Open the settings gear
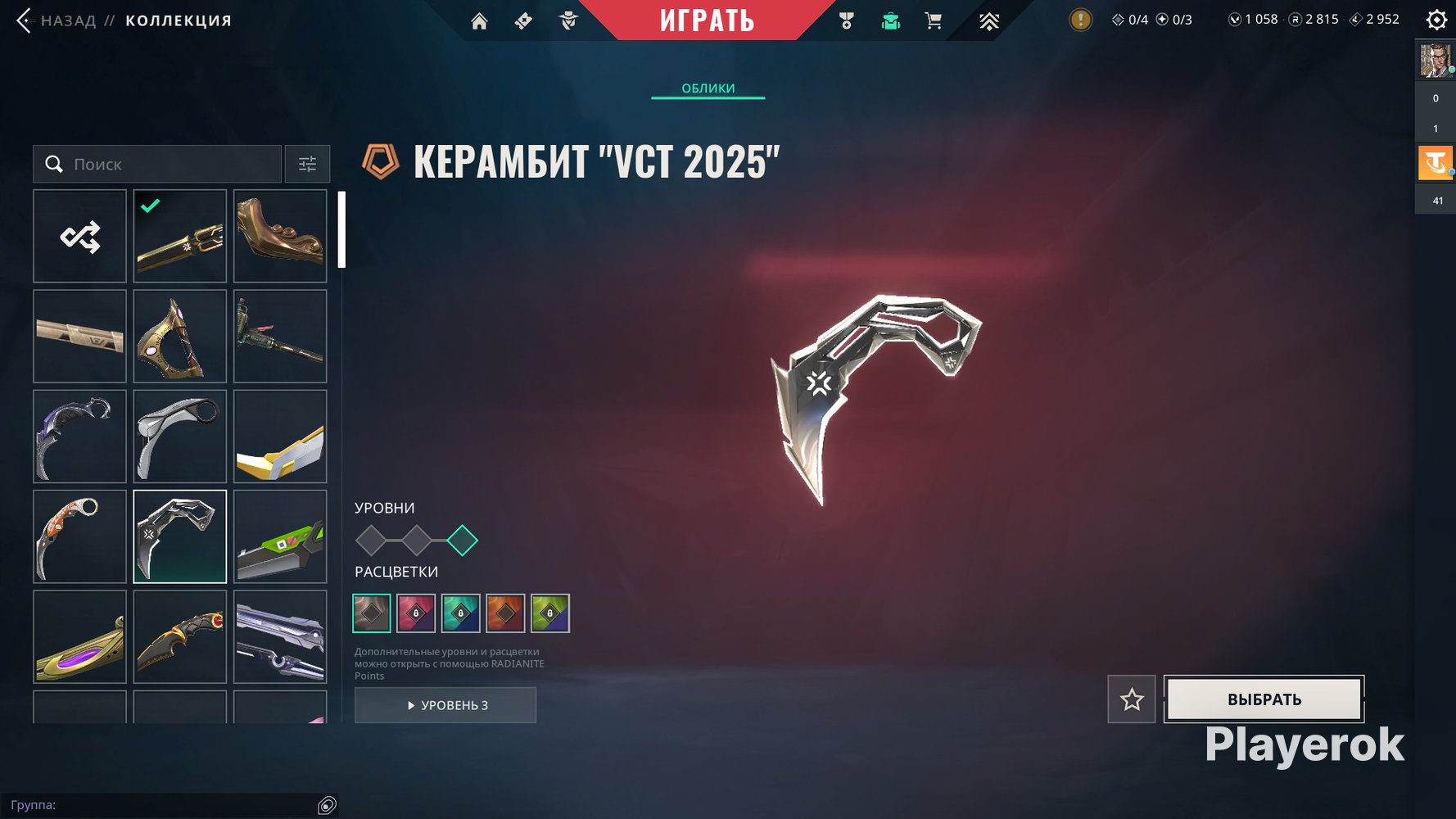 pyautogui.click(x=1436, y=20)
